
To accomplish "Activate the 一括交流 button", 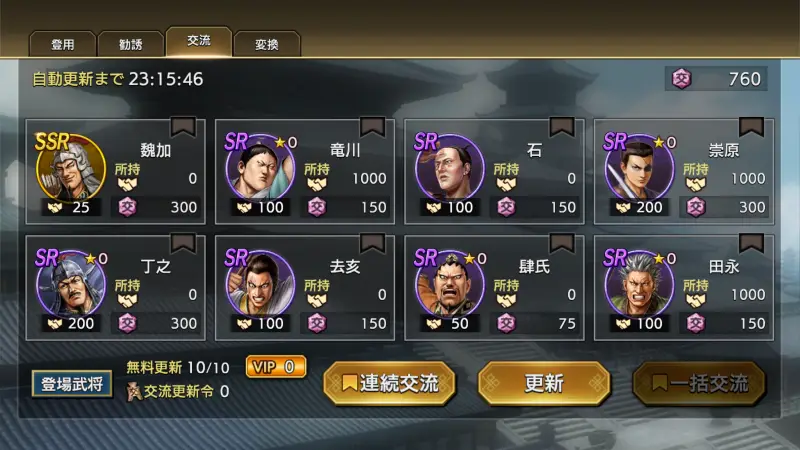I will tap(699, 383).
